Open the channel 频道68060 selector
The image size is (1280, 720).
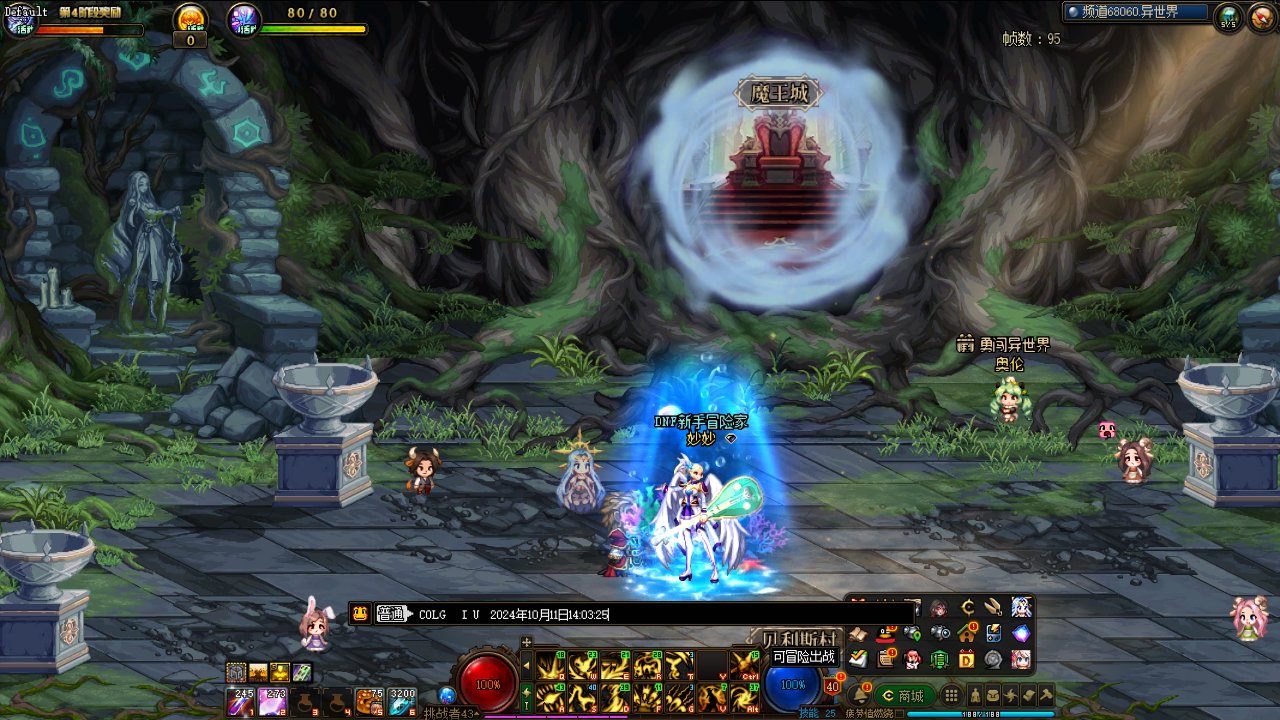point(1136,12)
